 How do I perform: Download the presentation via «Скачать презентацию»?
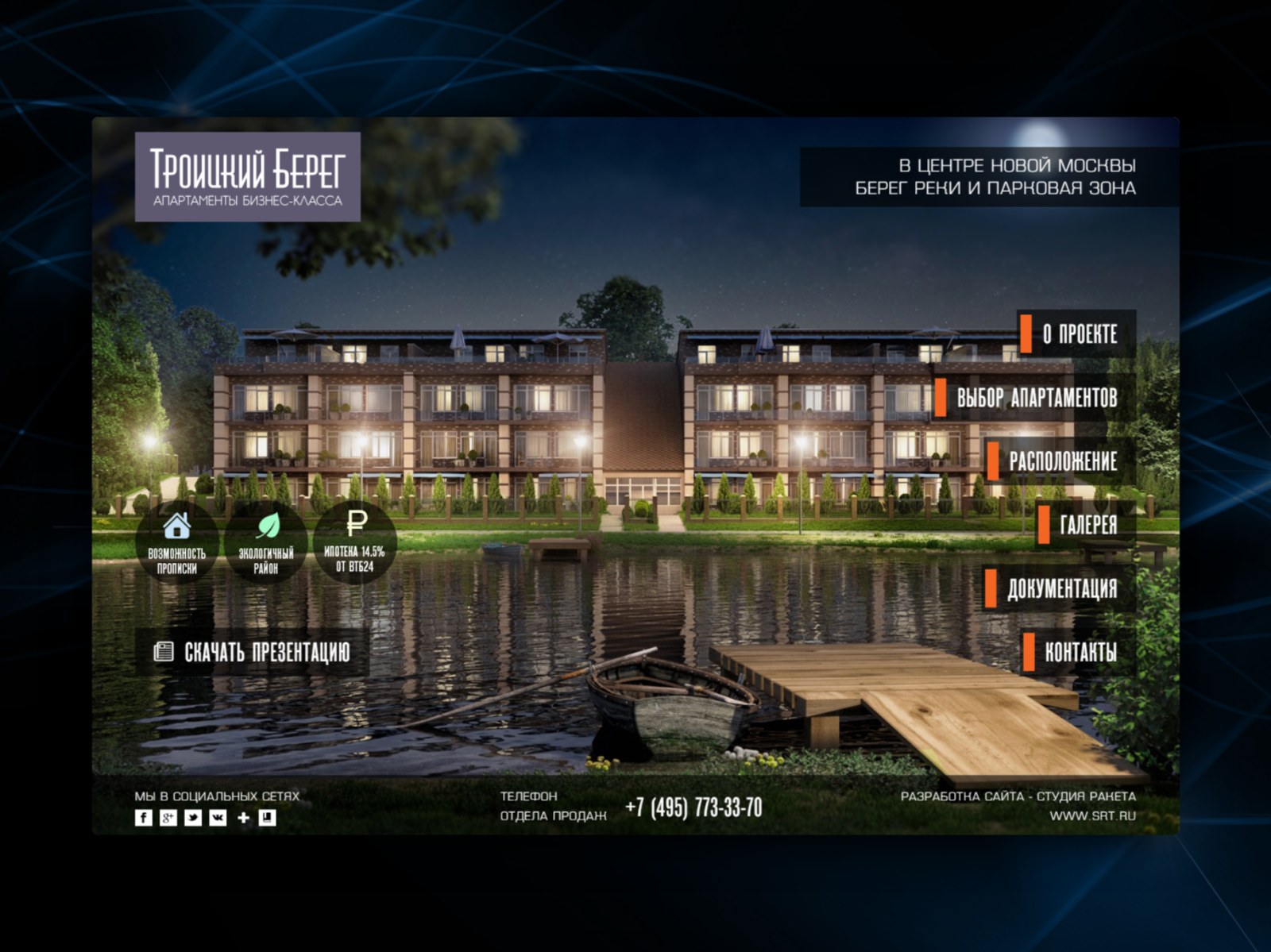pyautogui.click(x=253, y=652)
